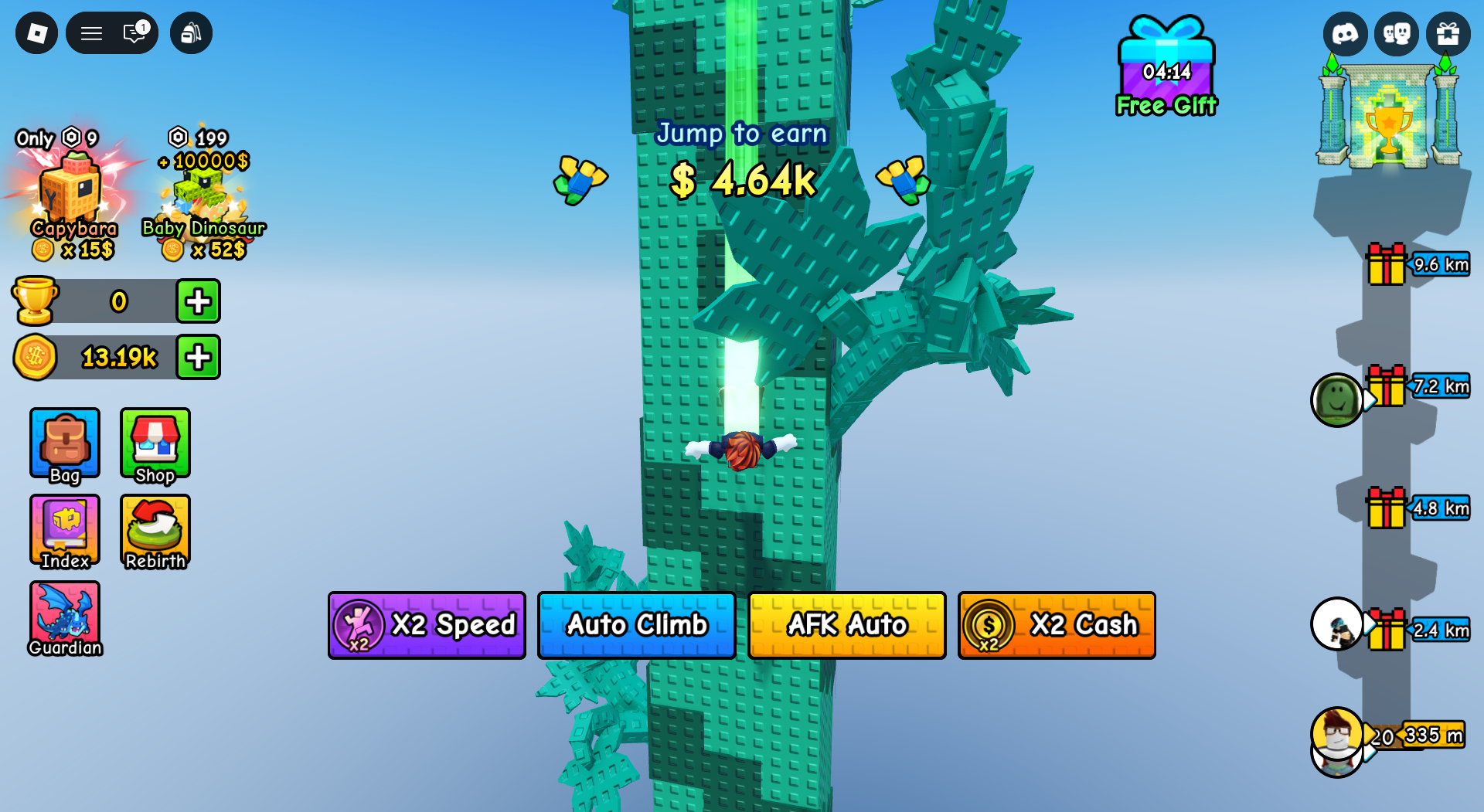
Task: Open the Roblox hamburger menu
Action: tap(90, 33)
